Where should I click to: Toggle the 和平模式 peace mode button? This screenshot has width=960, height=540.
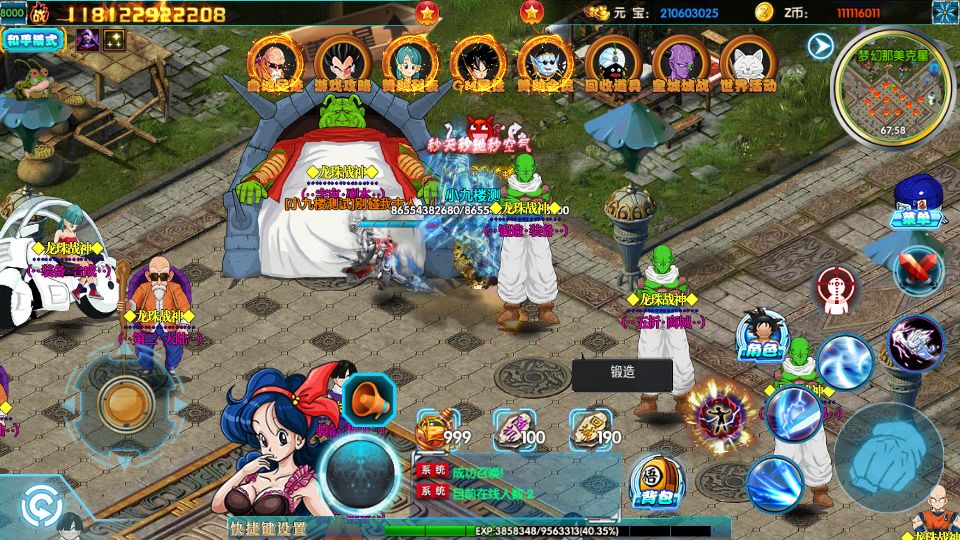click(34, 40)
